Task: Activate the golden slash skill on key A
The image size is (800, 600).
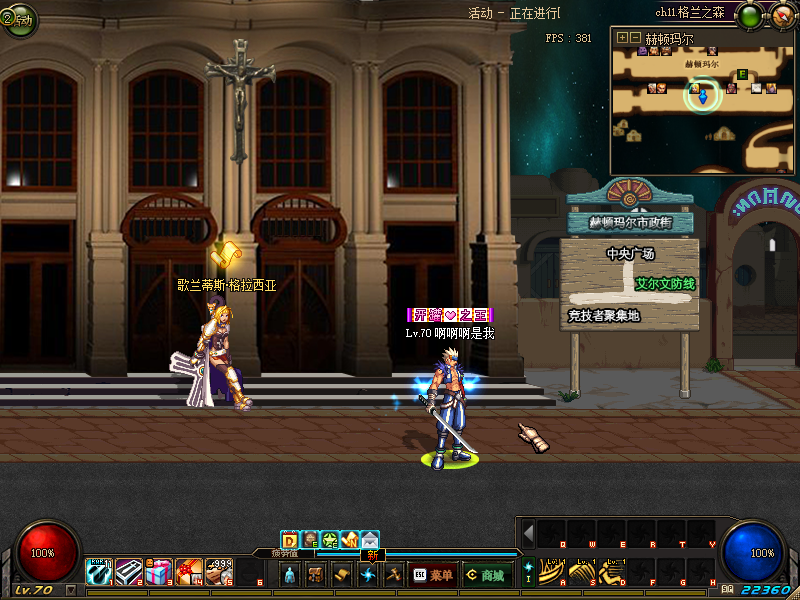Action: click(x=552, y=573)
